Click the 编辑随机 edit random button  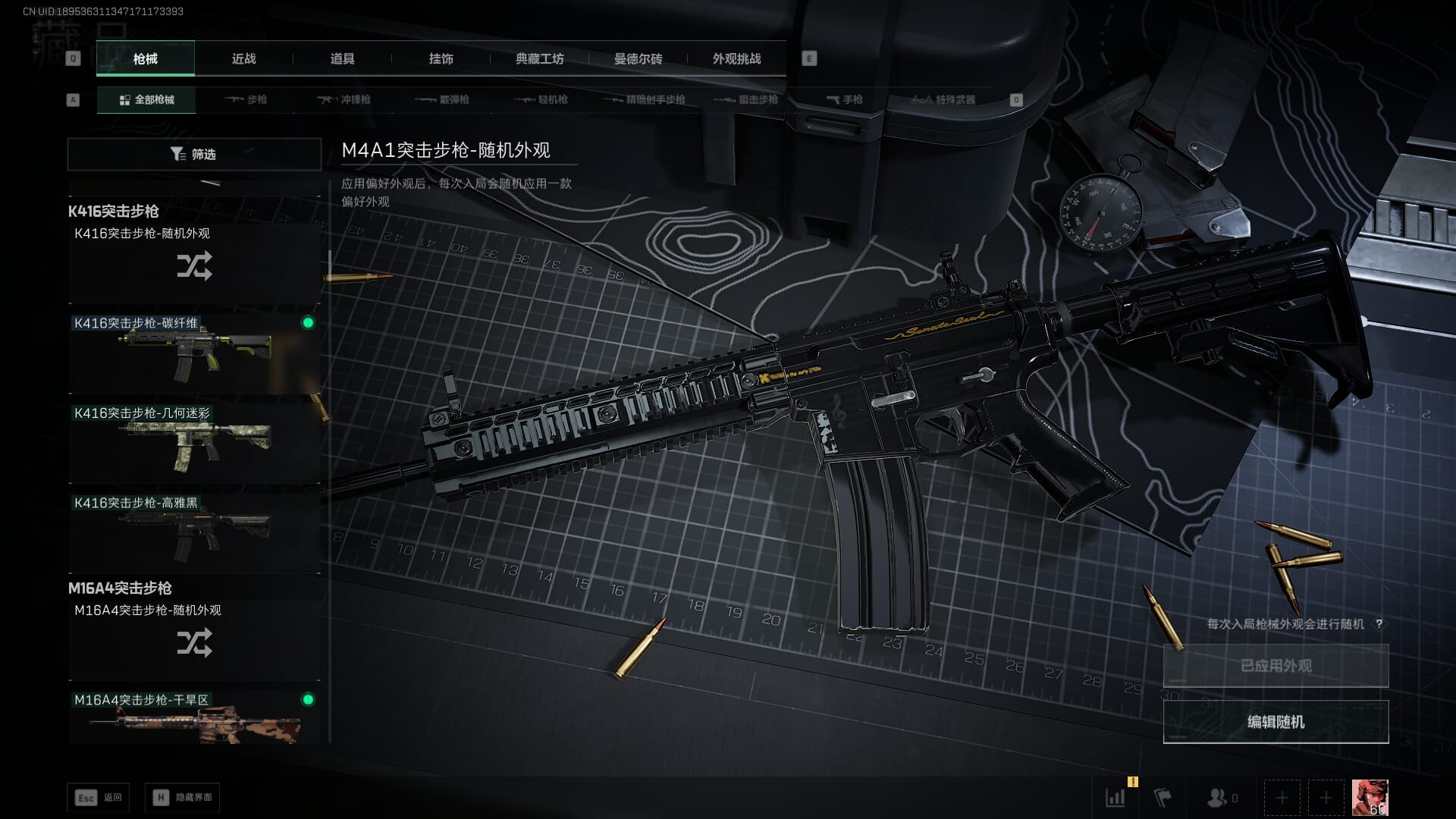pyautogui.click(x=1276, y=722)
